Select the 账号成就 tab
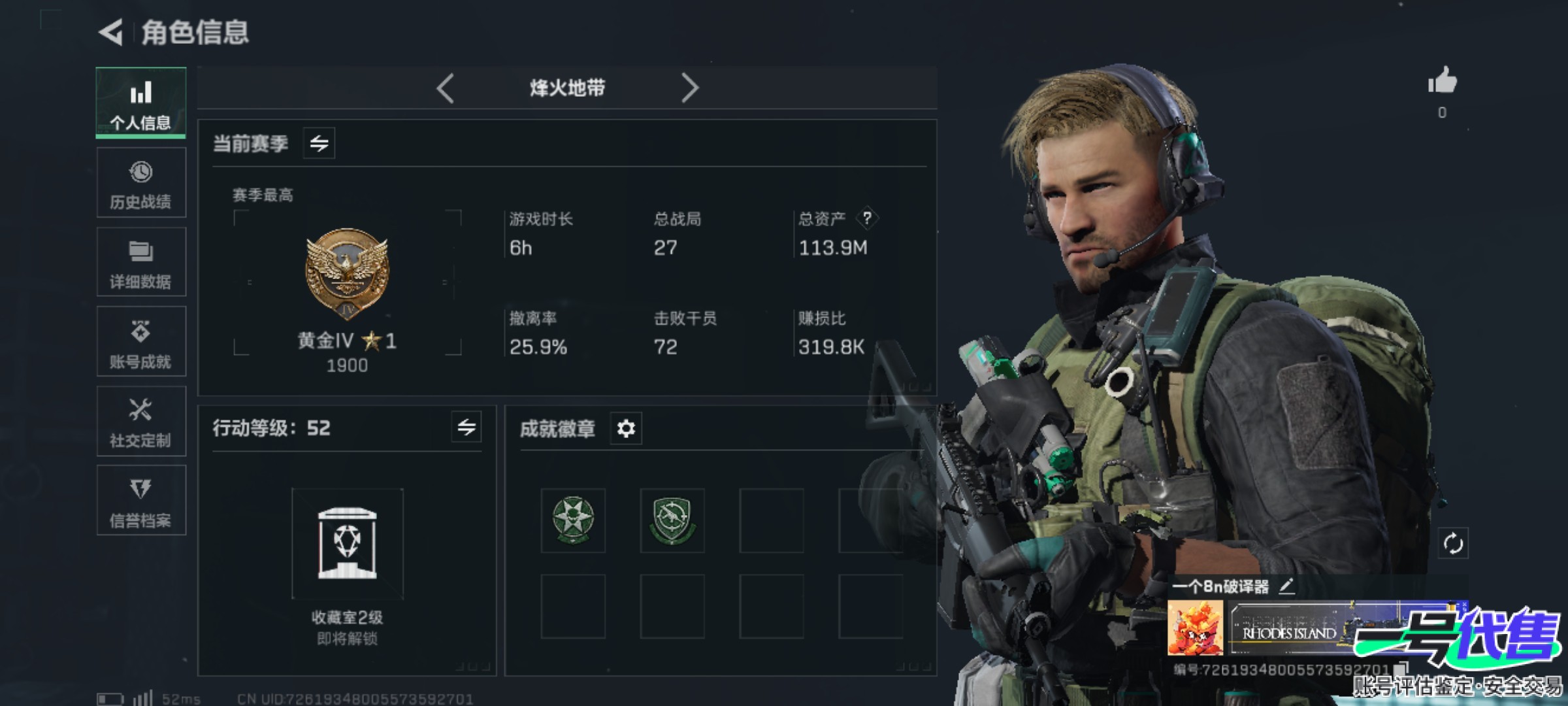 point(141,342)
